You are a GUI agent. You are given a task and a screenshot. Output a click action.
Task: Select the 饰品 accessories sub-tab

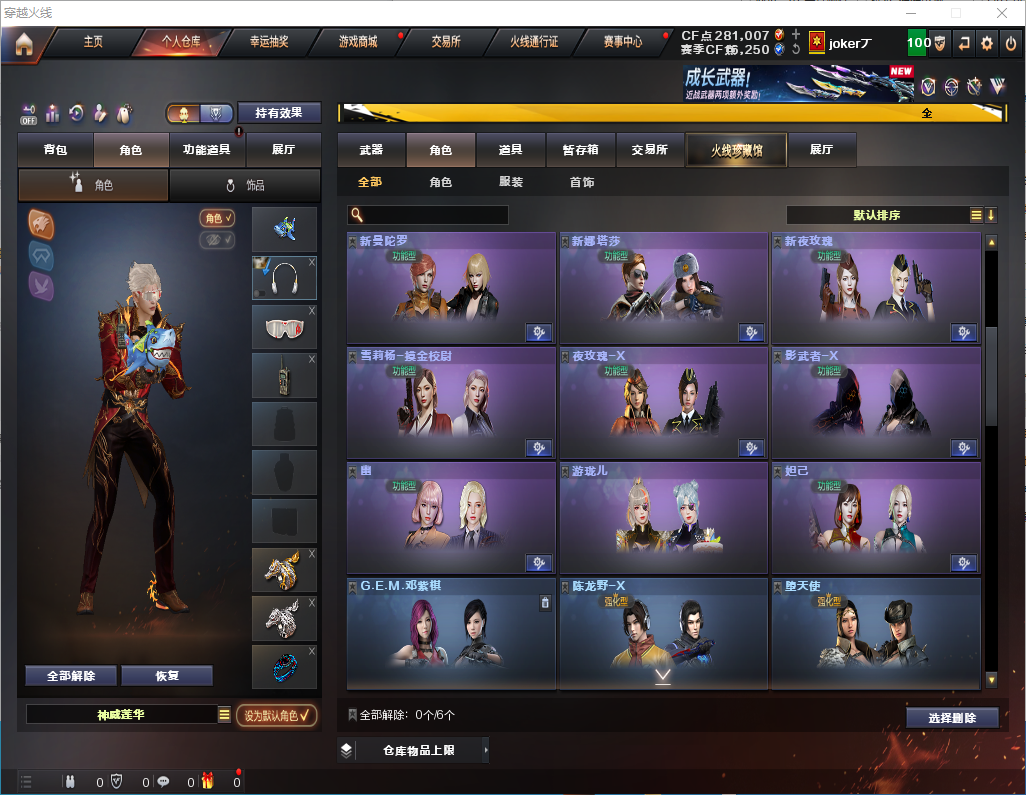click(245, 185)
